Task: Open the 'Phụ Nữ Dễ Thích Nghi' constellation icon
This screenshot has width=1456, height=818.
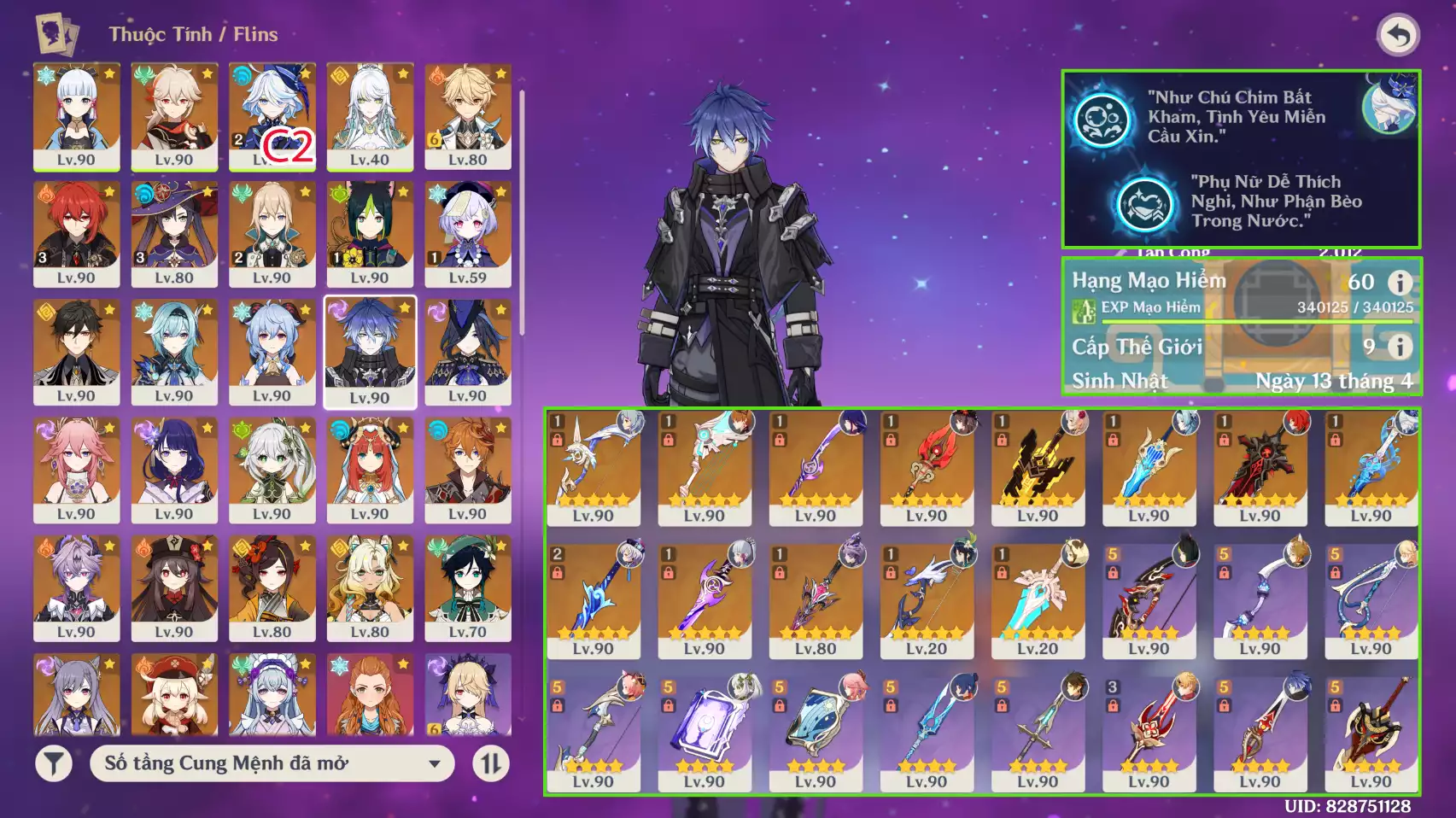Action: [1144, 203]
